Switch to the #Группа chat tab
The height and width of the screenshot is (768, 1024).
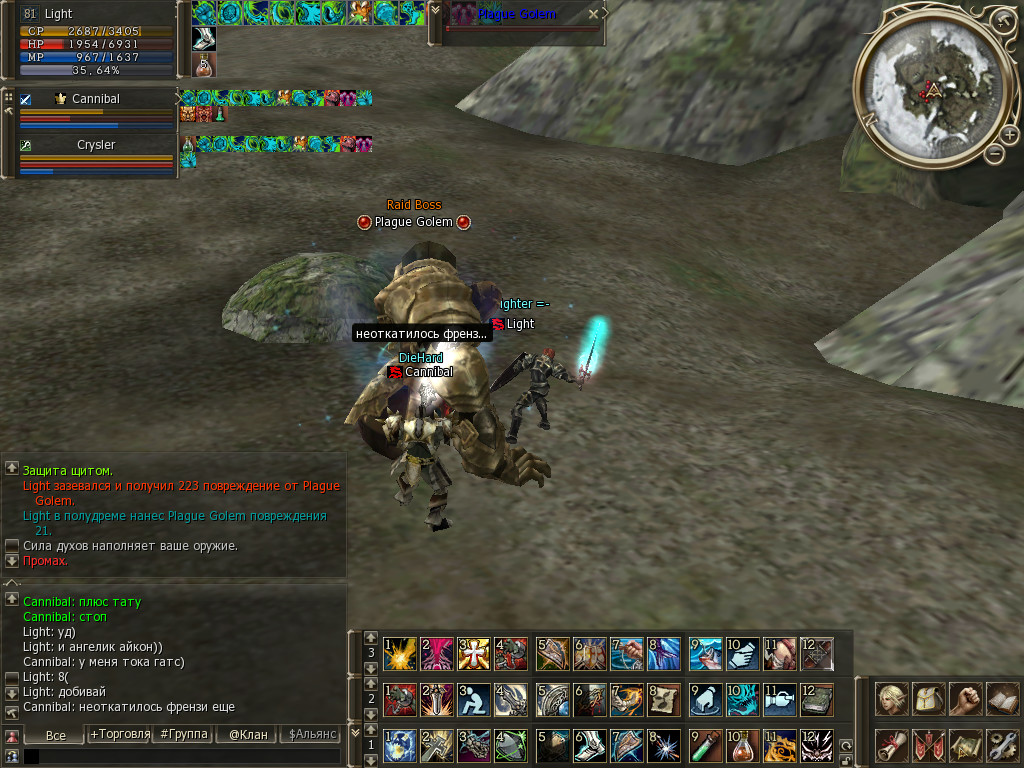(x=184, y=735)
